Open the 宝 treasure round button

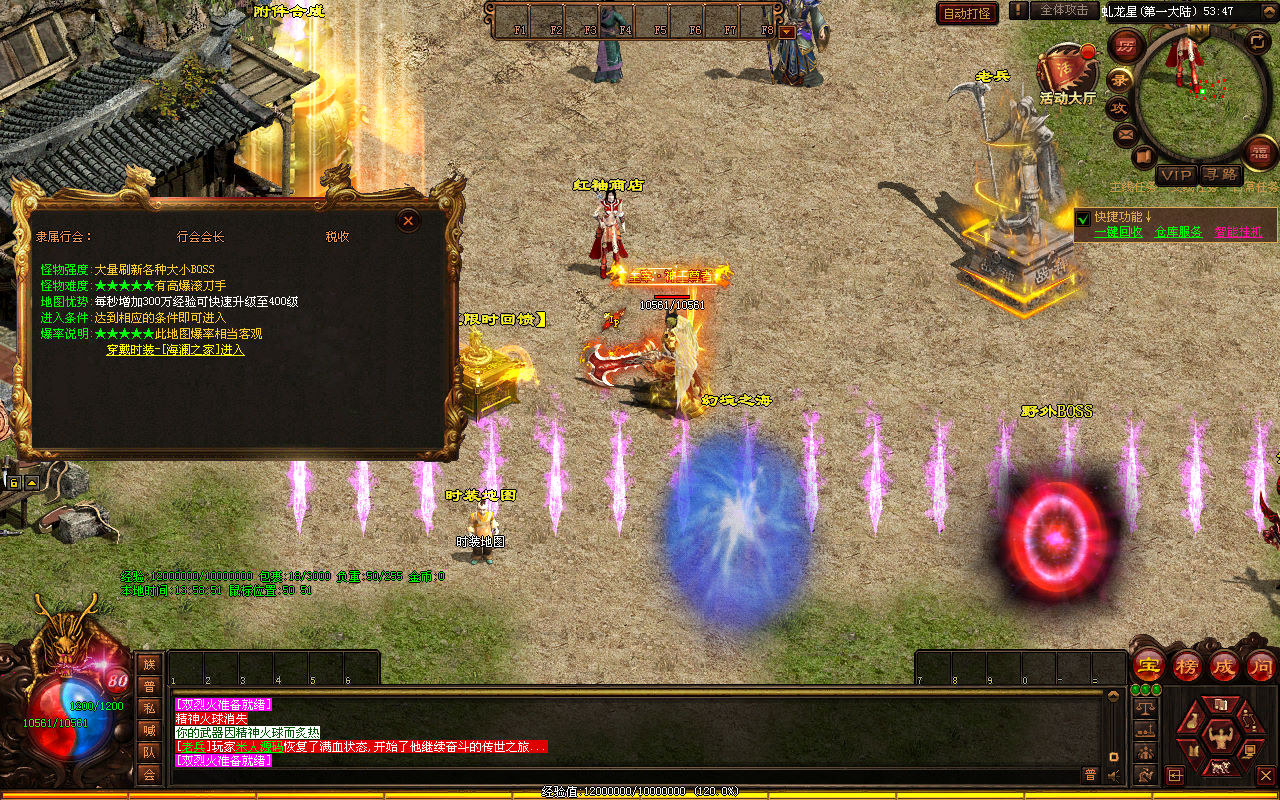pyautogui.click(x=1149, y=667)
